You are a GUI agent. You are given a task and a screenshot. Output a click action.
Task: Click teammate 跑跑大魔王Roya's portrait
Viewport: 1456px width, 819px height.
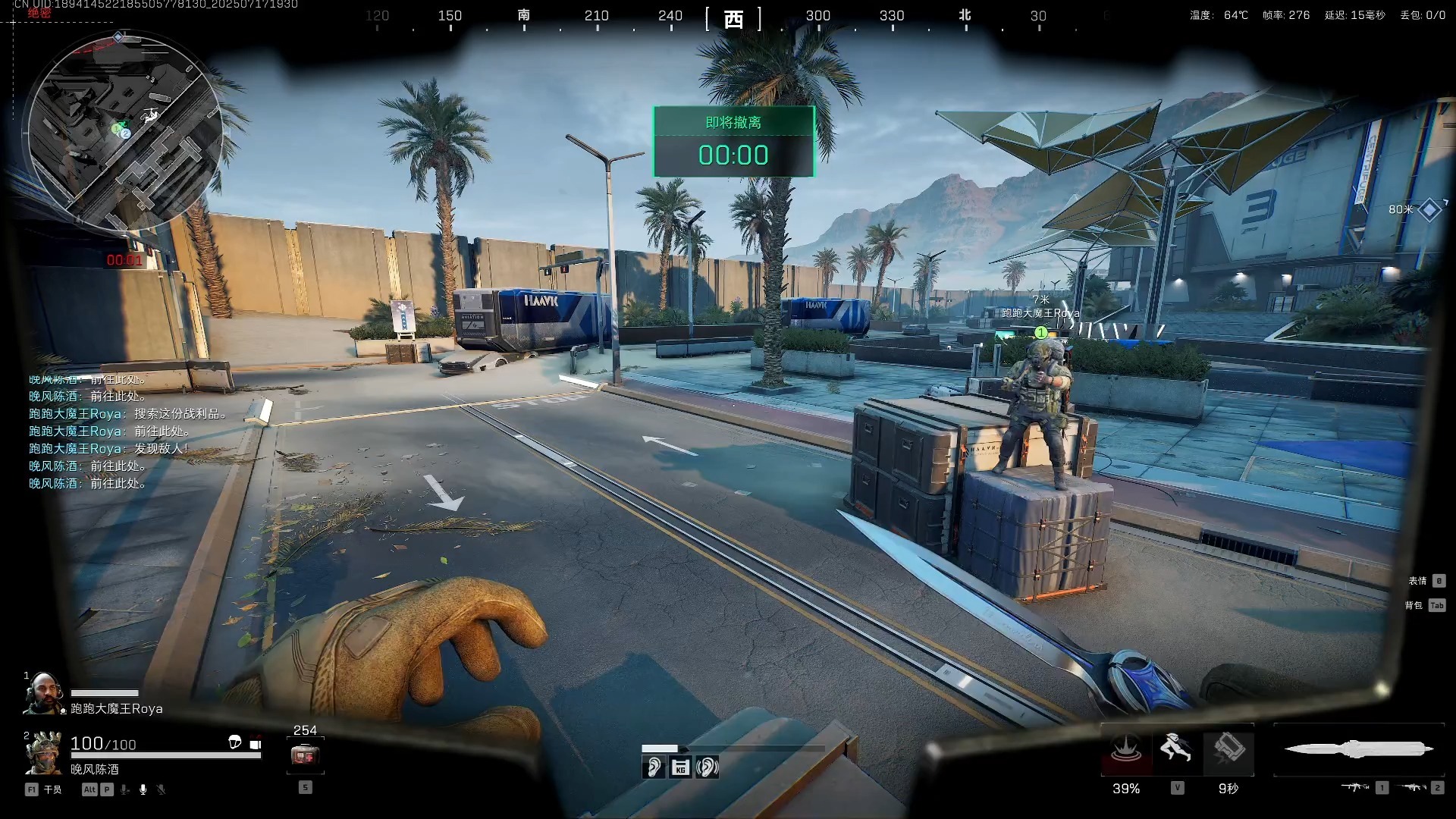[43, 694]
